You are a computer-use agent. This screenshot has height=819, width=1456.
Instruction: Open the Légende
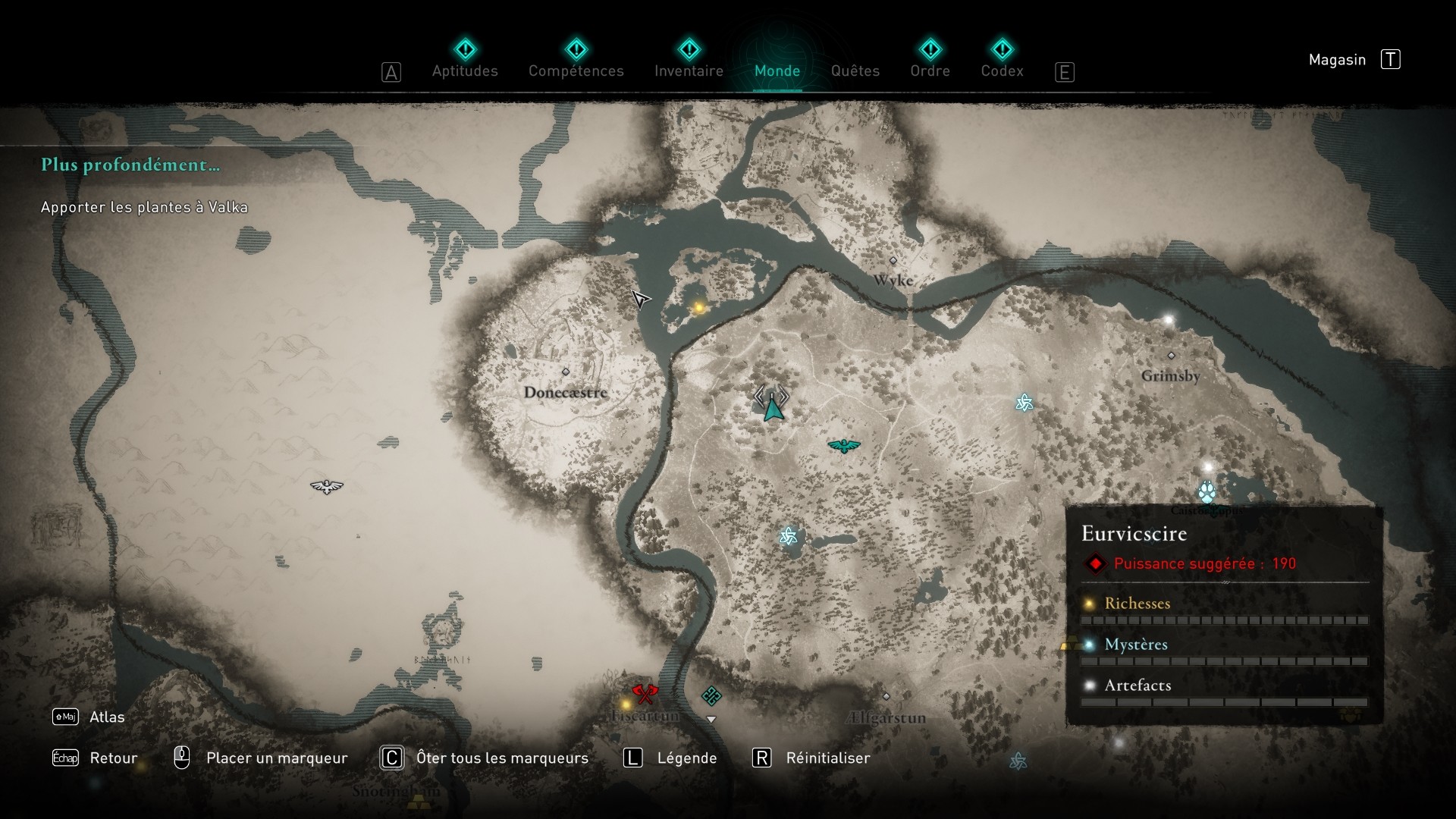pos(686,758)
